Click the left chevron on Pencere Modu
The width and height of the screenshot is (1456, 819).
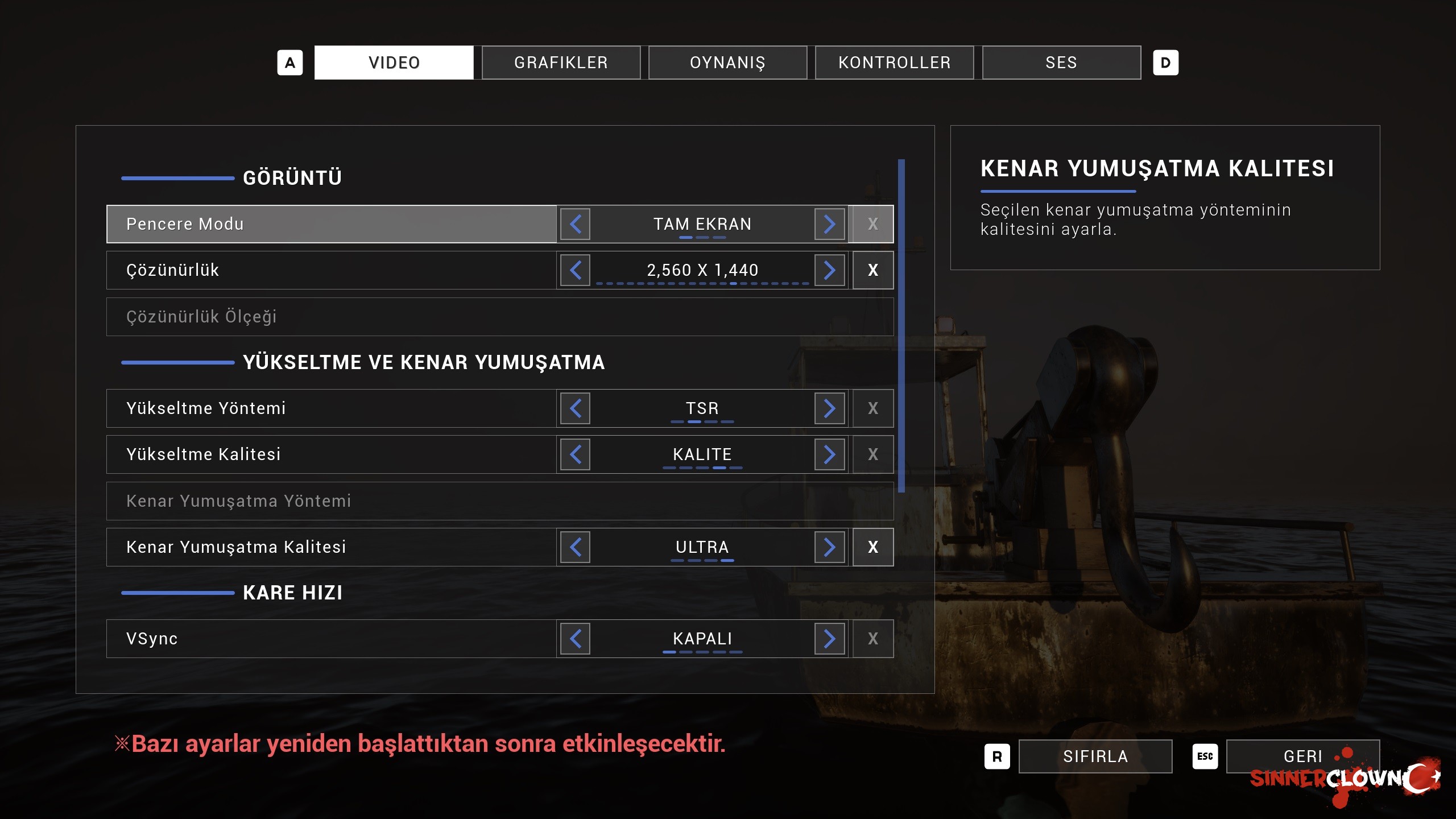(575, 224)
